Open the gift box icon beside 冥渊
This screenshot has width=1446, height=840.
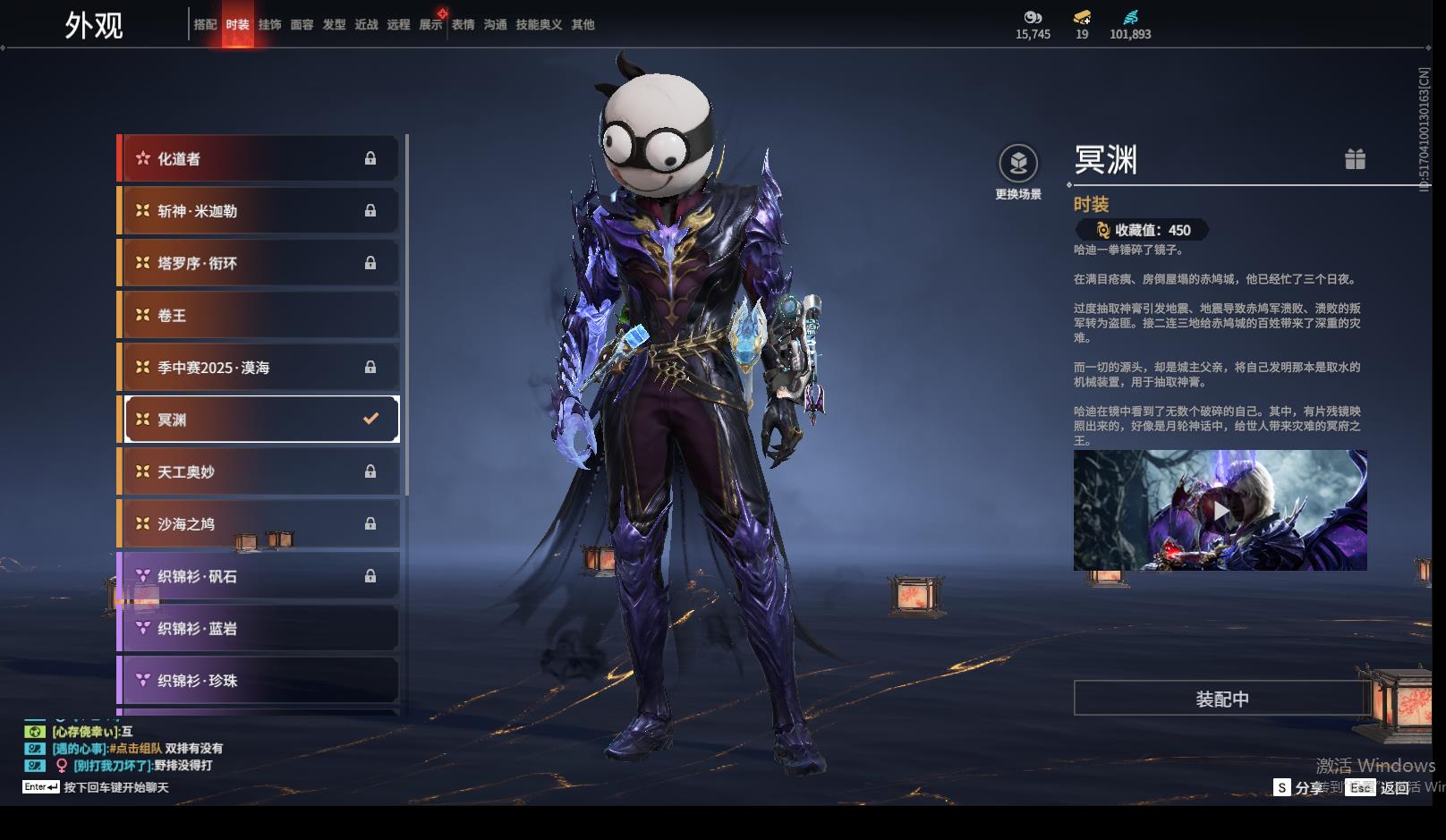click(1355, 159)
